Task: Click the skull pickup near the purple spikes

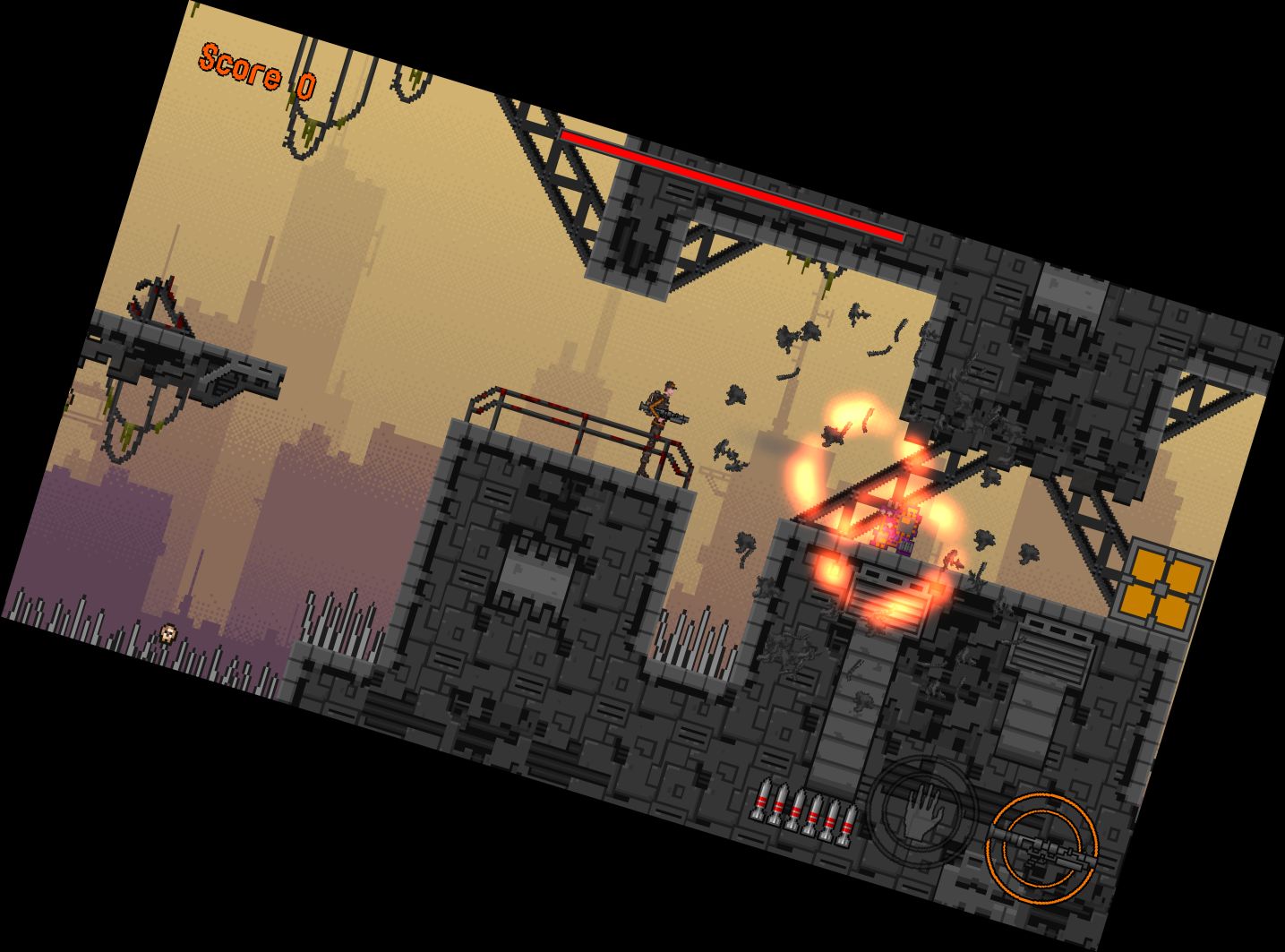Action: pyautogui.click(x=167, y=634)
